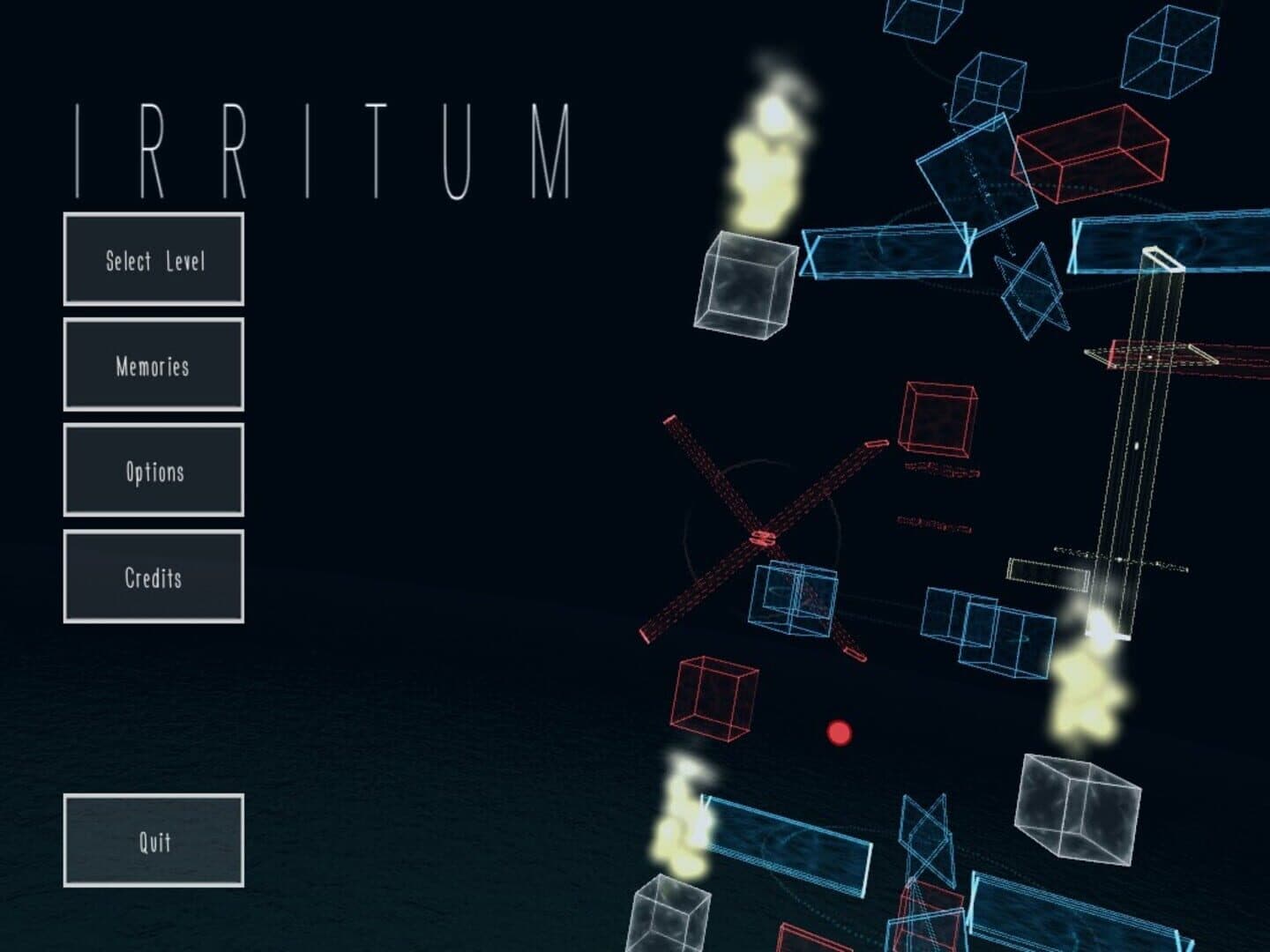View the Credits screen

[153, 579]
